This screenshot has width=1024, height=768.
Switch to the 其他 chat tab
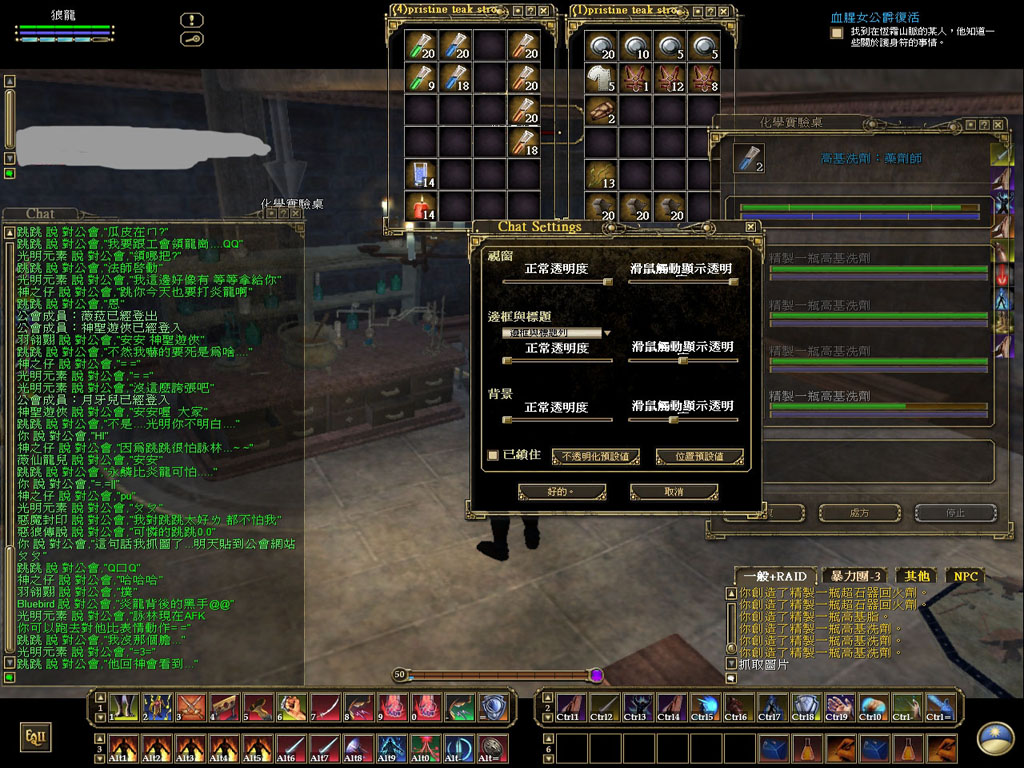pos(917,576)
